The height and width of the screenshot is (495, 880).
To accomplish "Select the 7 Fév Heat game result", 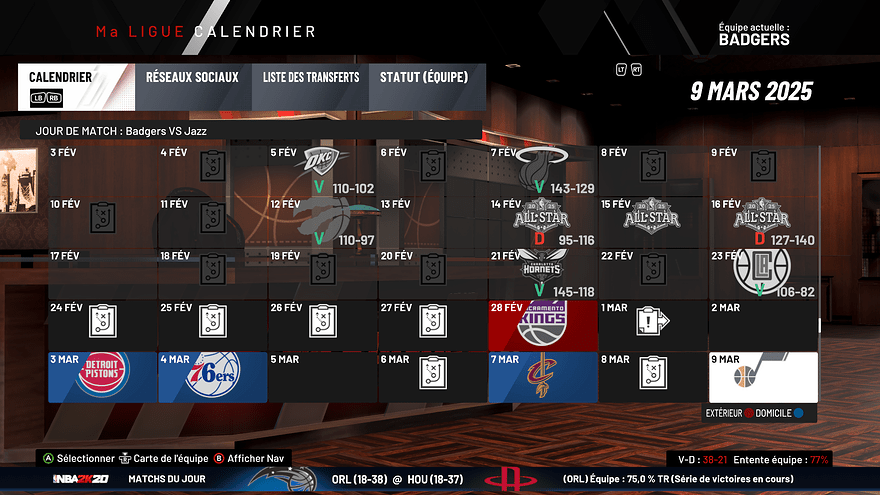I will (543, 170).
